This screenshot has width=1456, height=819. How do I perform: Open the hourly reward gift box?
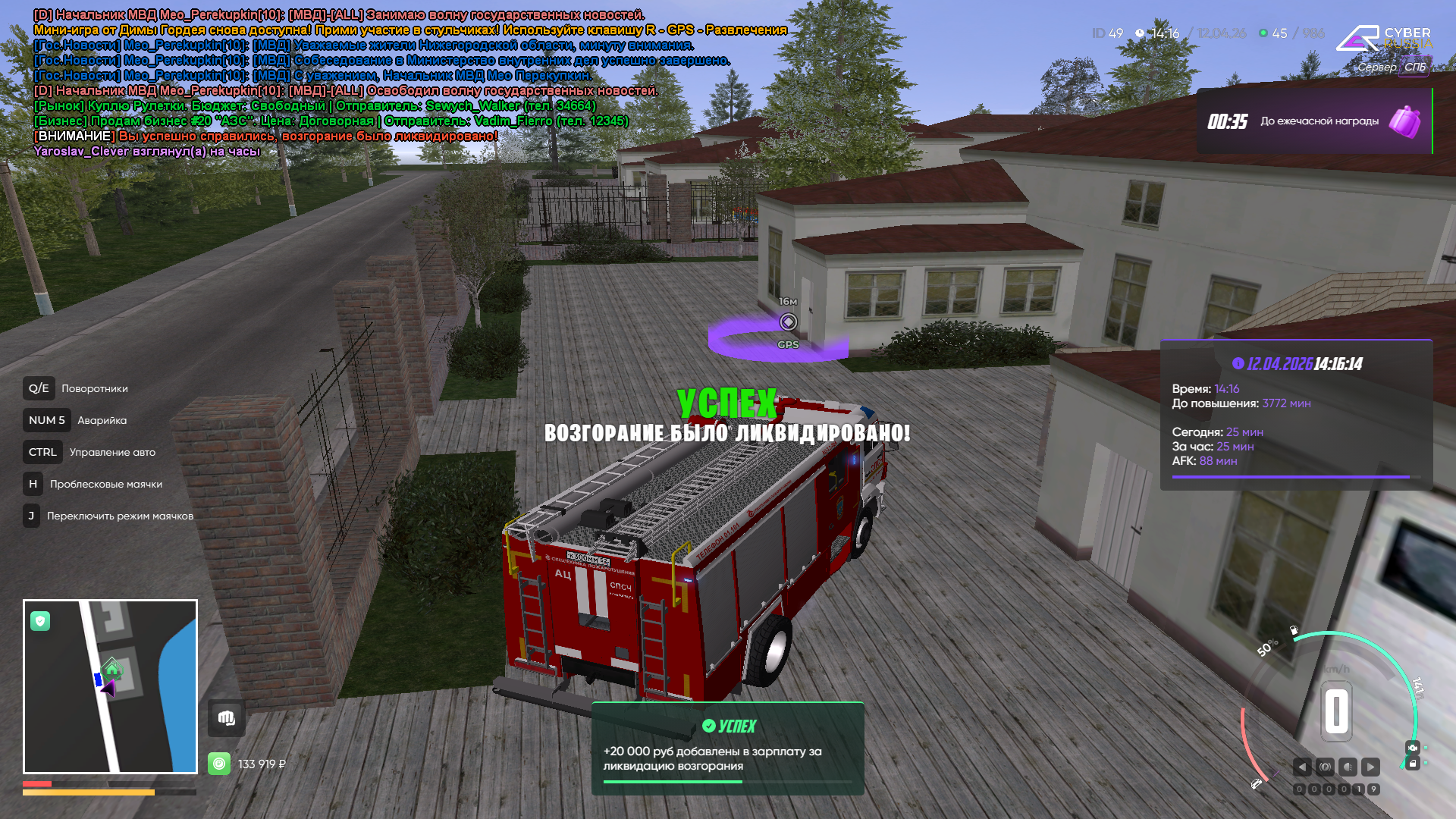1404,121
